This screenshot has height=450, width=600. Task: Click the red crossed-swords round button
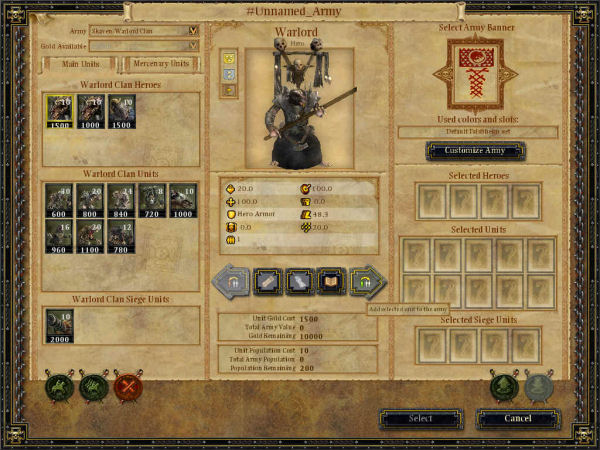click(128, 386)
